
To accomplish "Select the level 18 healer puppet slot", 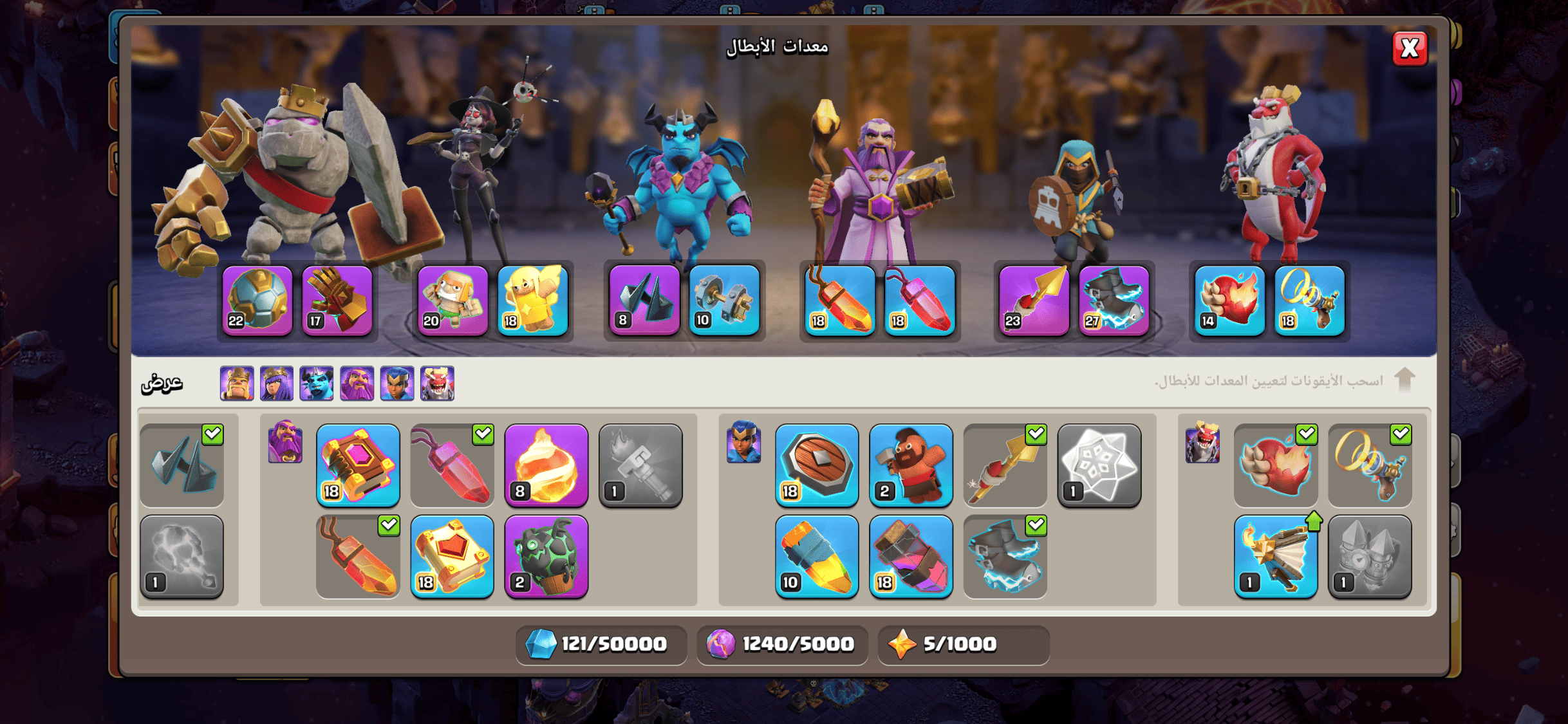I will 532,300.
